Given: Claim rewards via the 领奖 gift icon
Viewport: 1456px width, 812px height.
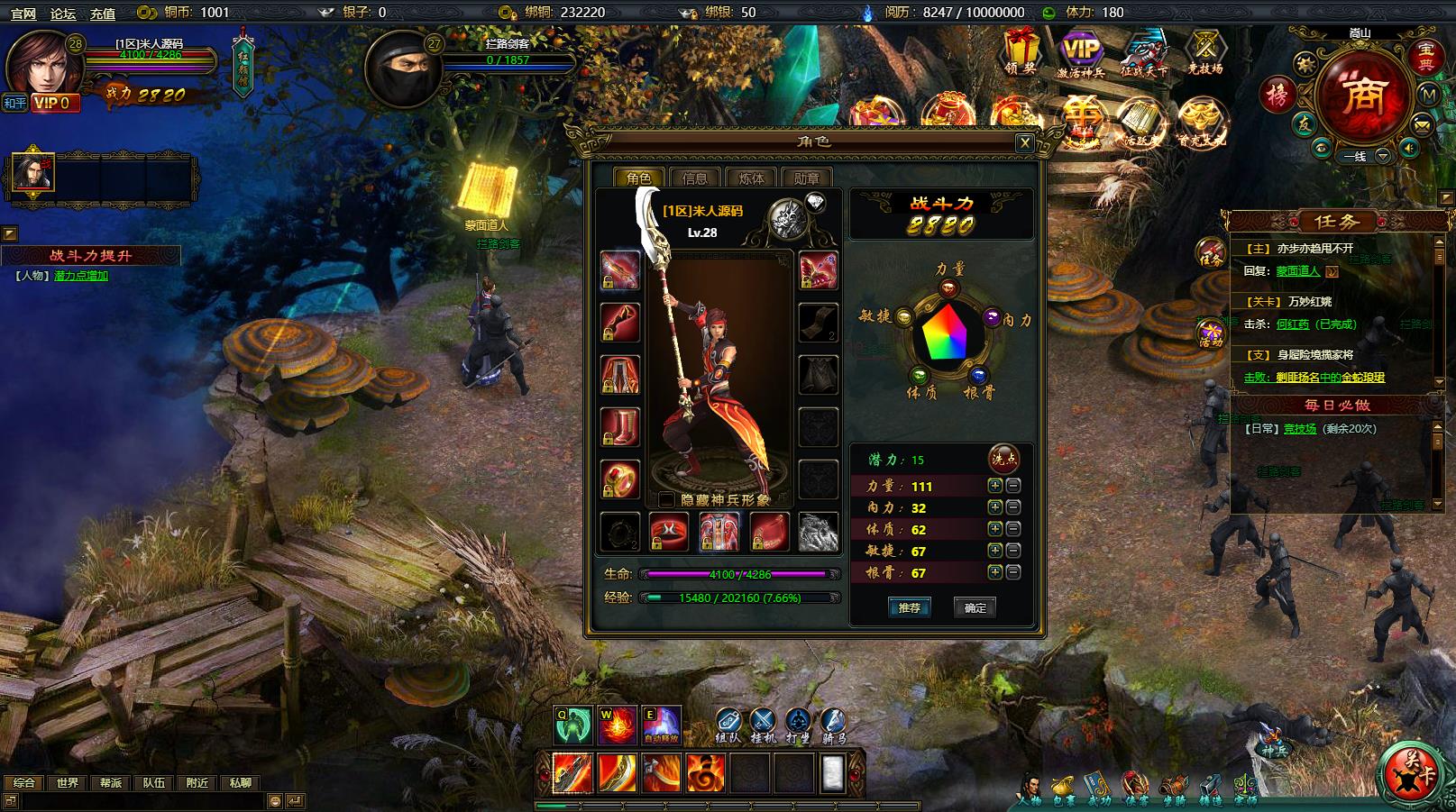Looking at the screenshot, I should coord(1021,52).
